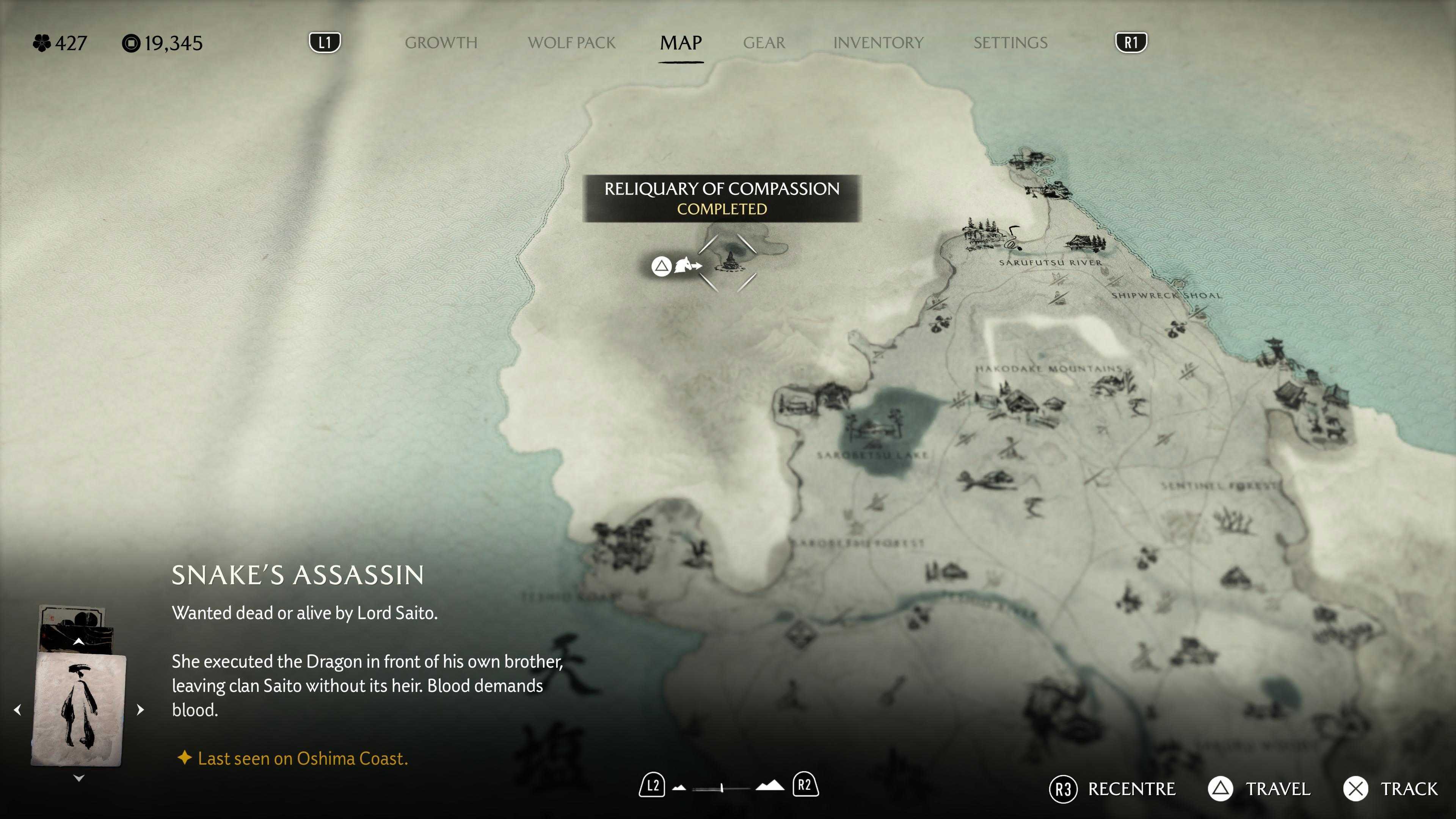1456x819 pixels.
Task: Click the Snake's Assassin wanted poster card
Action: click(x=78, y=709)
